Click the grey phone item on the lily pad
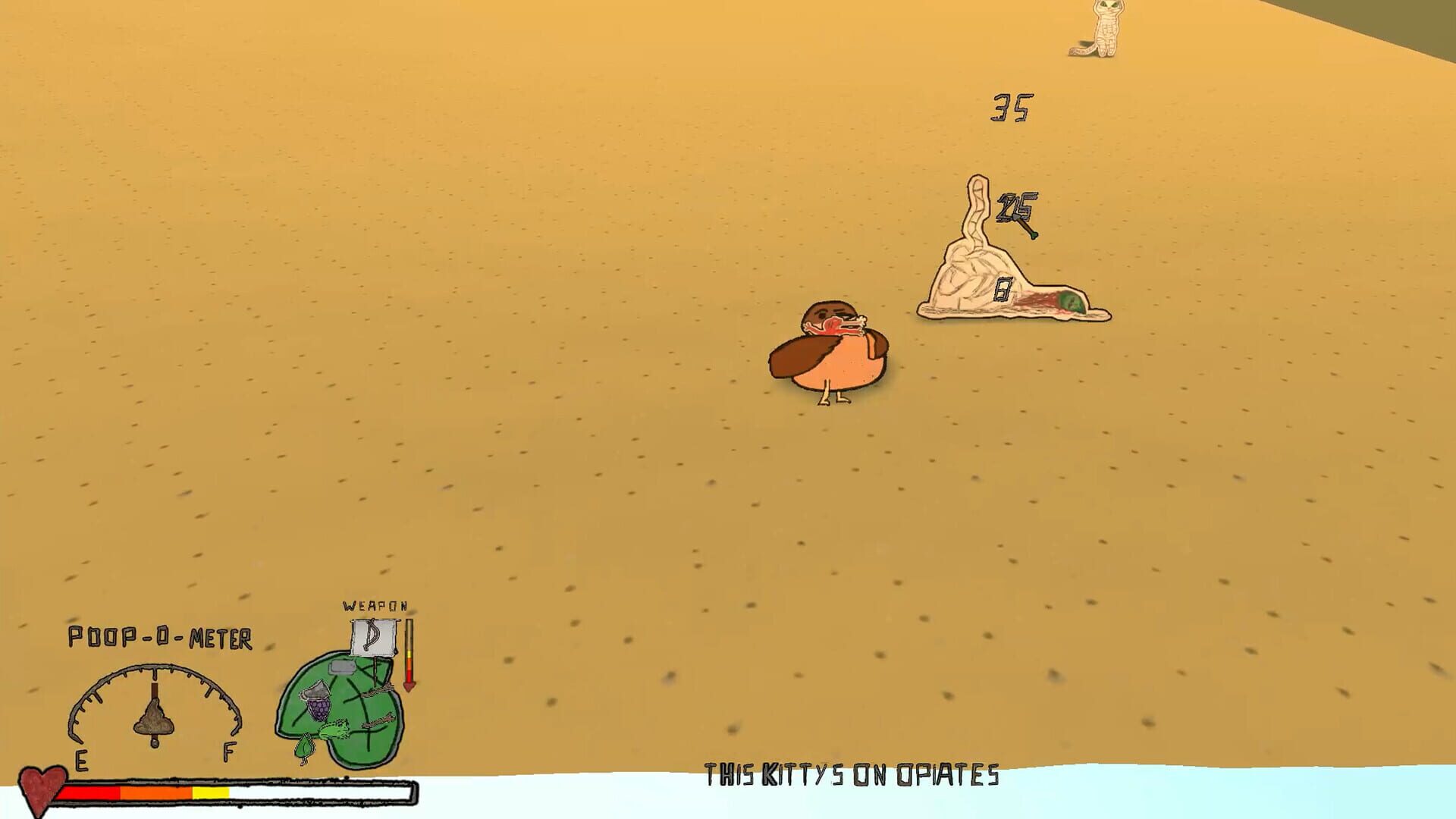This screenshot has height=819, width=1456. point(343,667)
